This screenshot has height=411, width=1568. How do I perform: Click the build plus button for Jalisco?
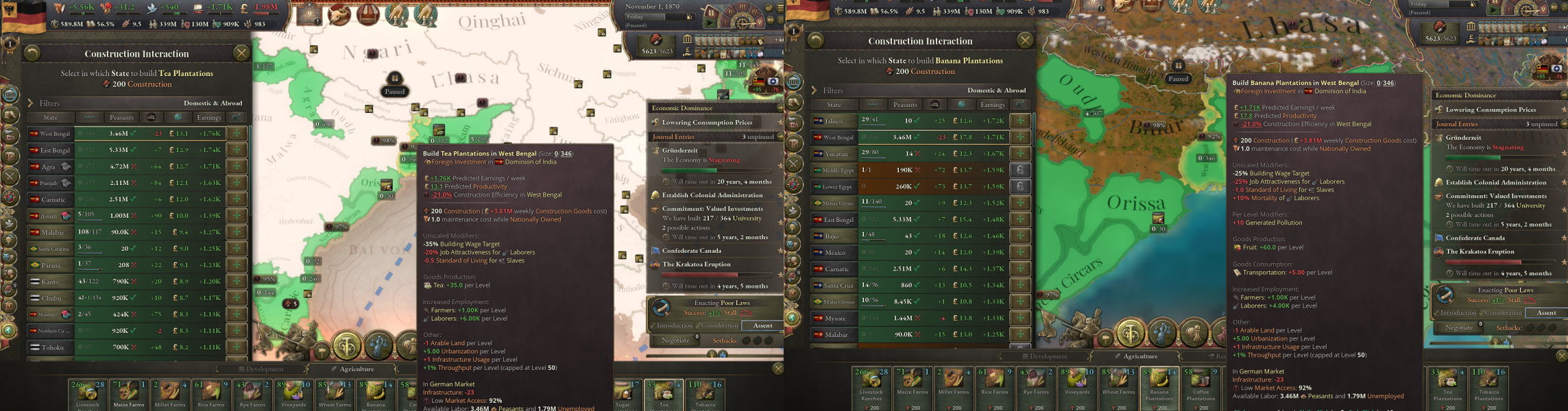(1020, 121)
